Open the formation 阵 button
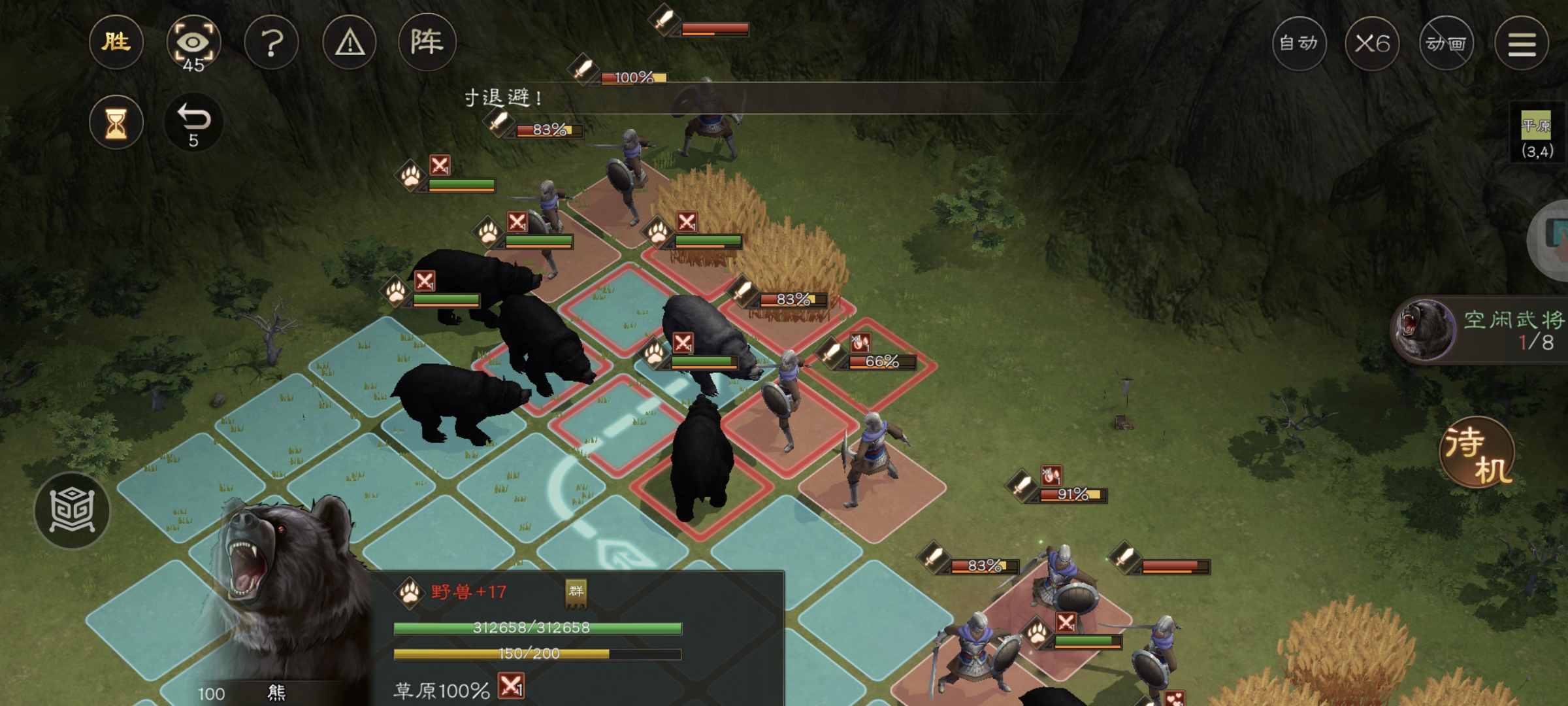The width and height of the screenshot is (1568, 706). (x=427, y=43)
